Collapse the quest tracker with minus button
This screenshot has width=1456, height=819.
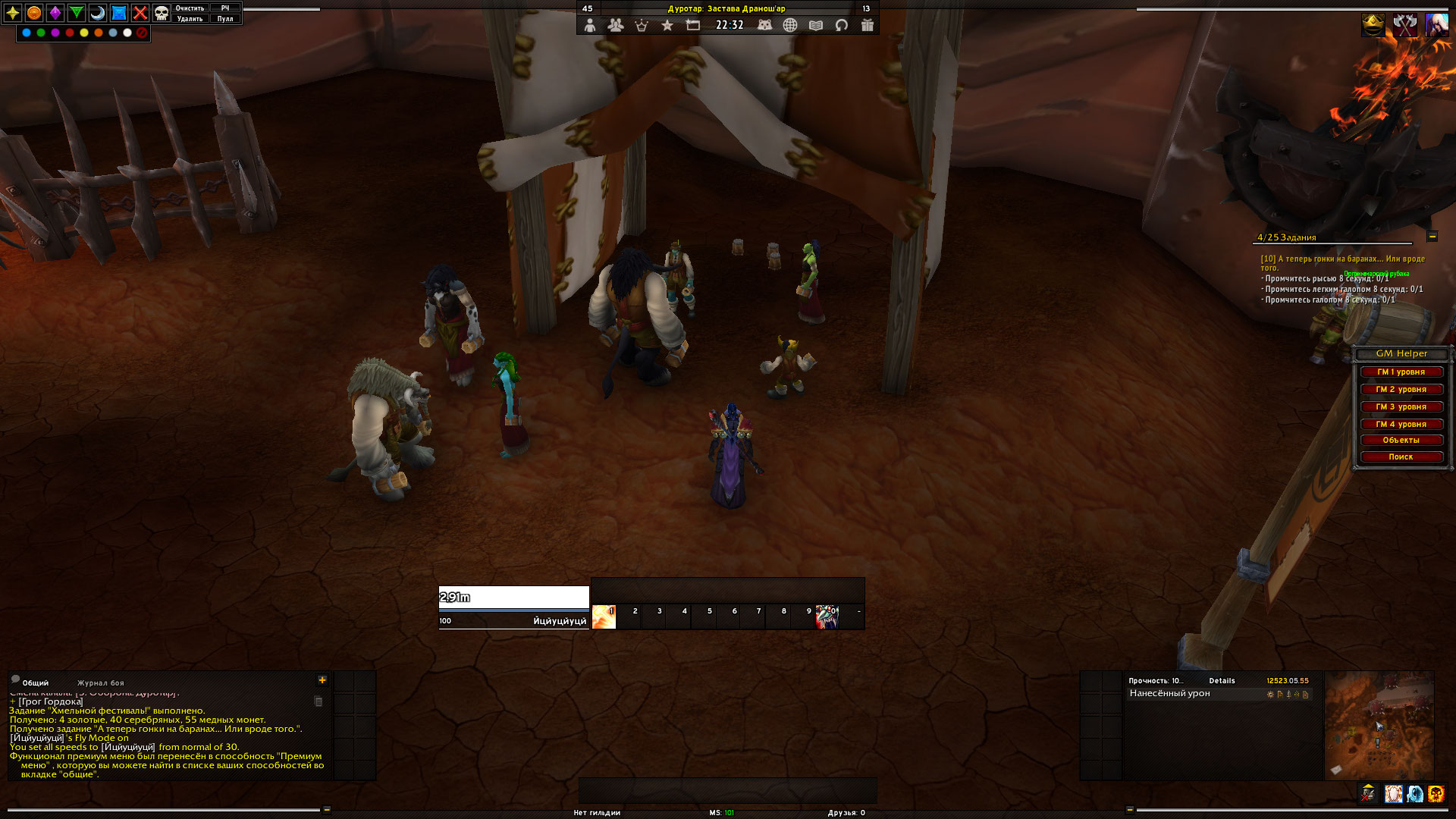[1432, 237]
